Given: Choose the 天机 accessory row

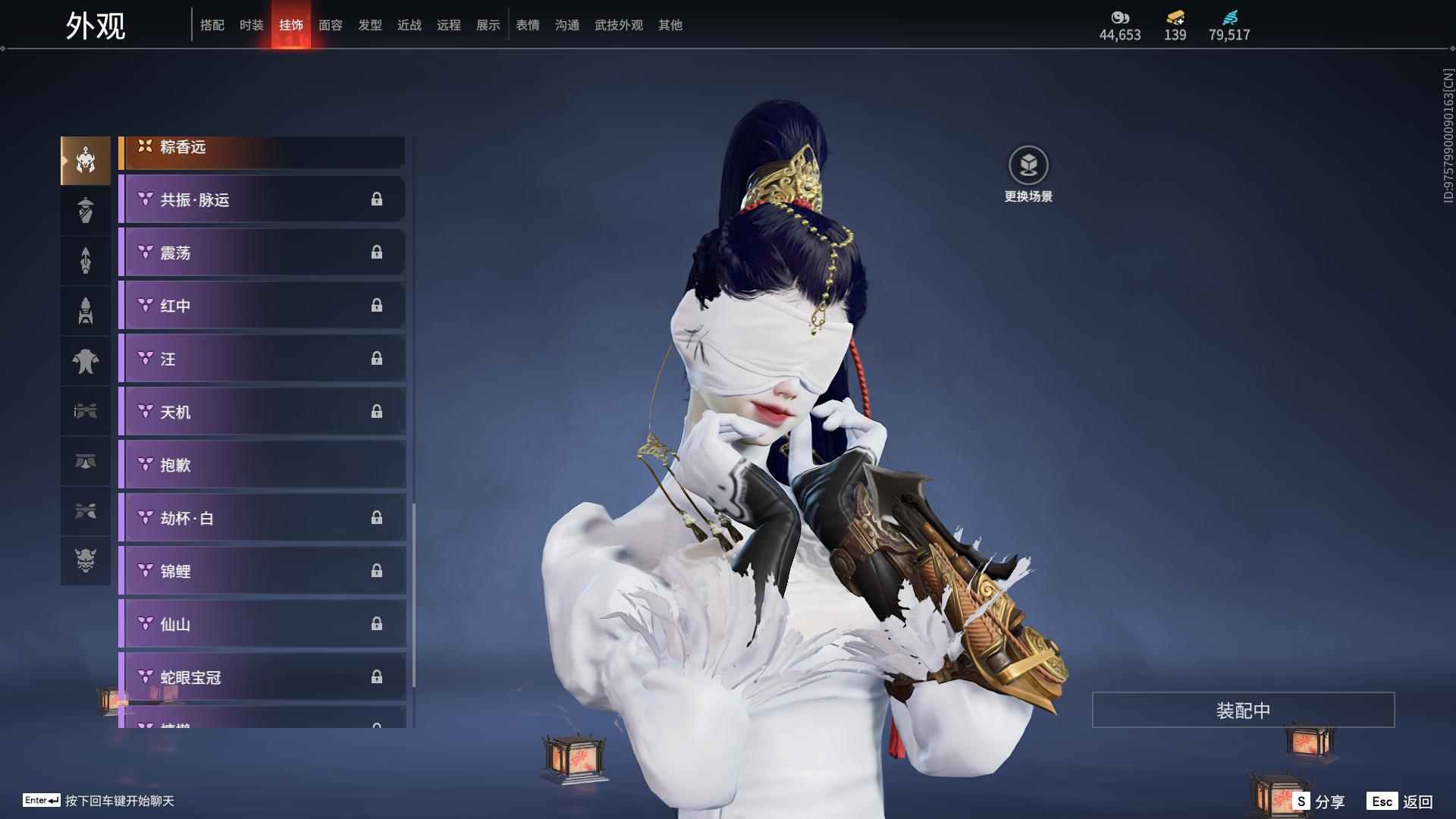Looking at the screenshot, I should [x=262, y=412].
